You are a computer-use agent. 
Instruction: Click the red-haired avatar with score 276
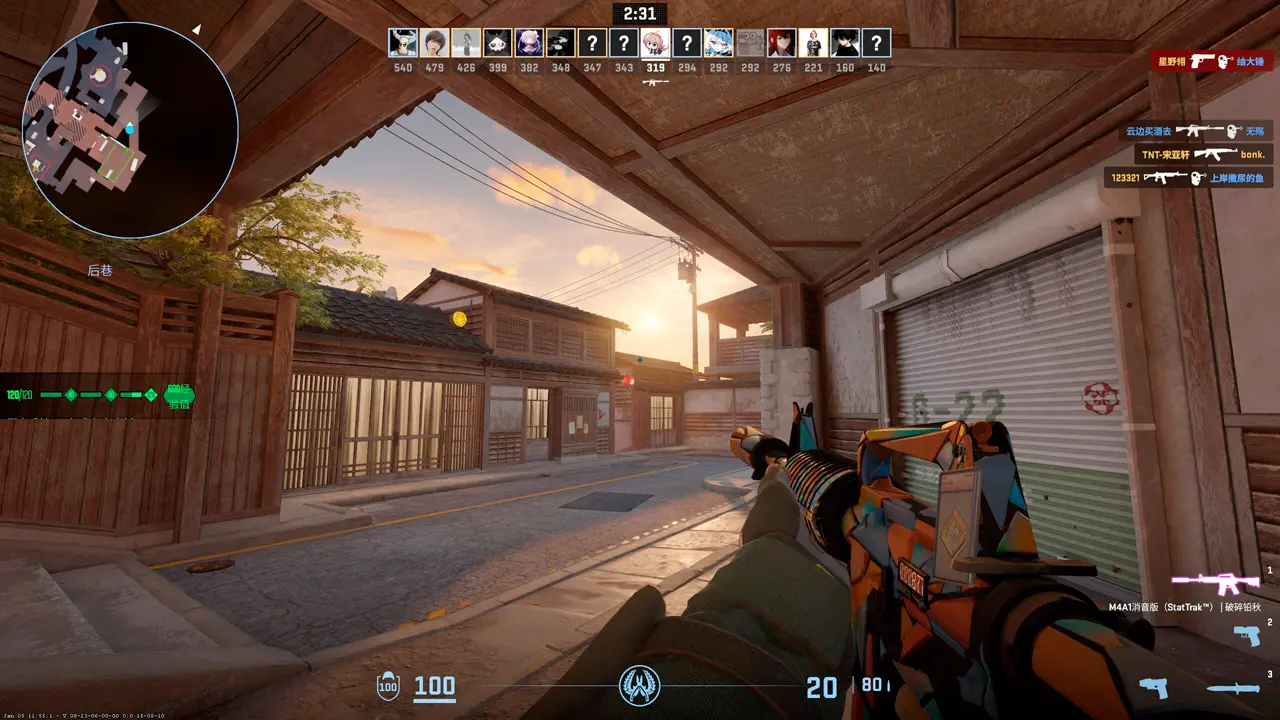(781, 43)
